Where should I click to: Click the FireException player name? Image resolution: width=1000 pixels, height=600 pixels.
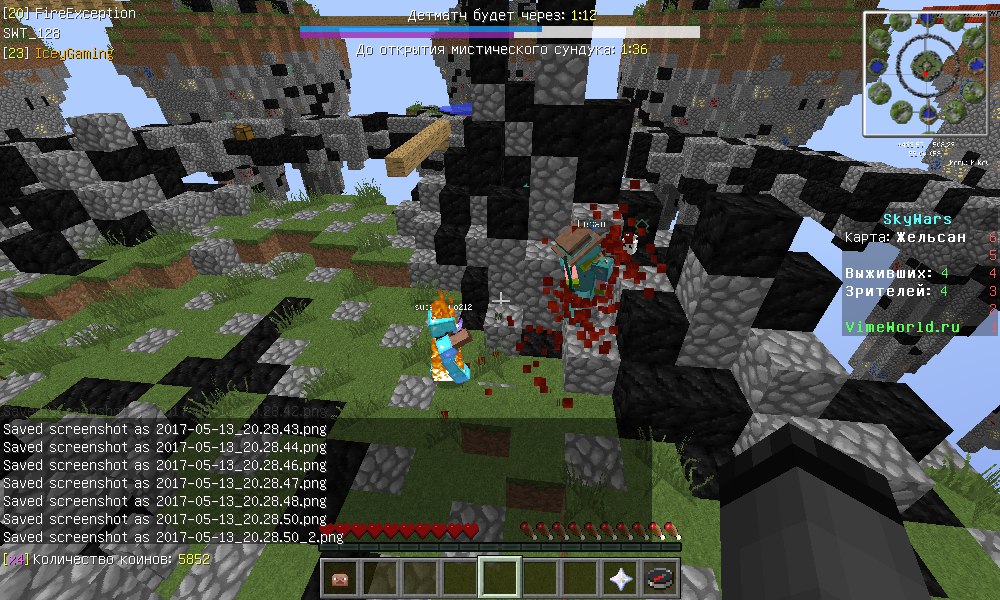point(85,14)
